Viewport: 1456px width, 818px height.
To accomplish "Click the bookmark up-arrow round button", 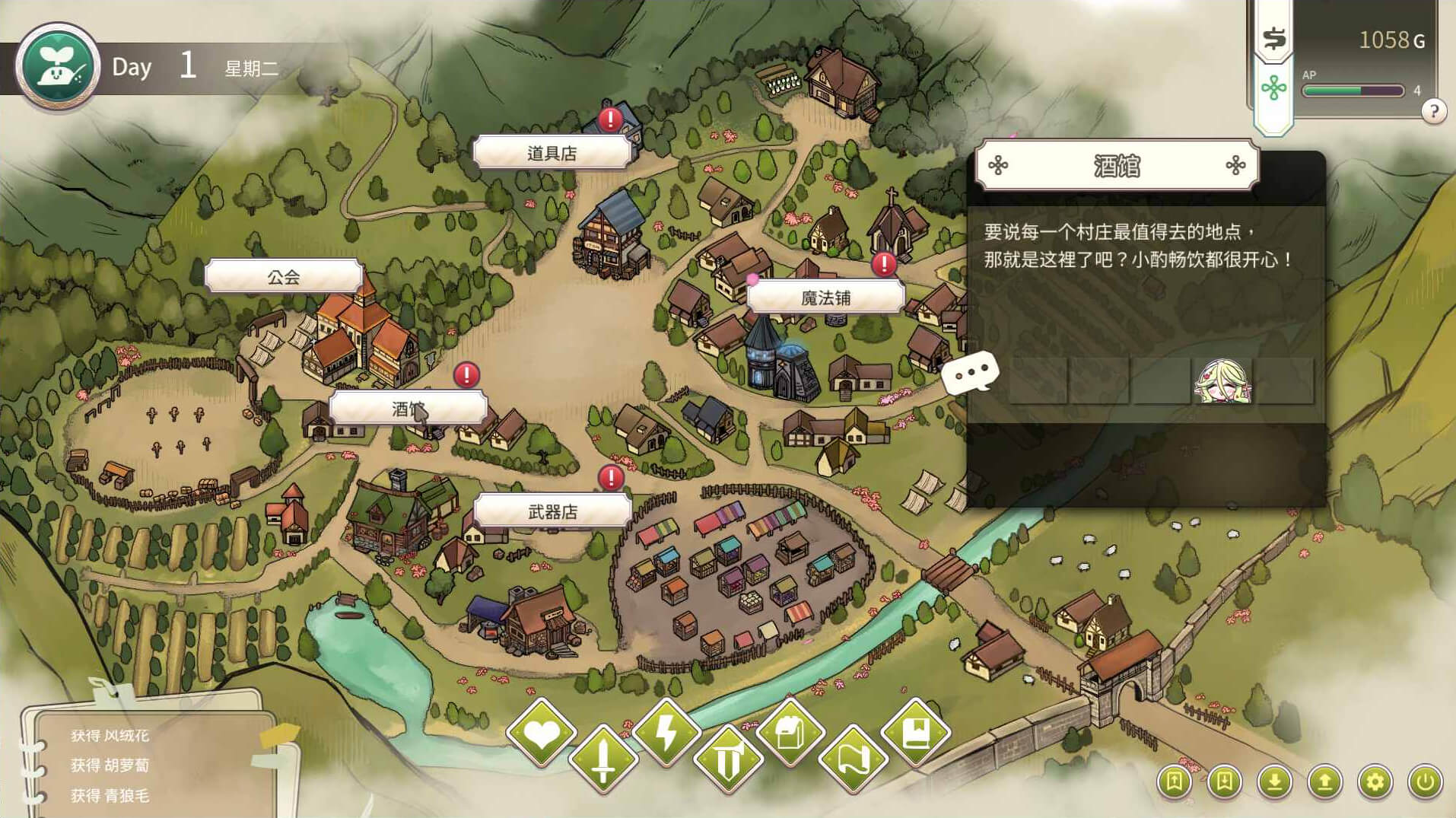I will tap(1174, 781).
